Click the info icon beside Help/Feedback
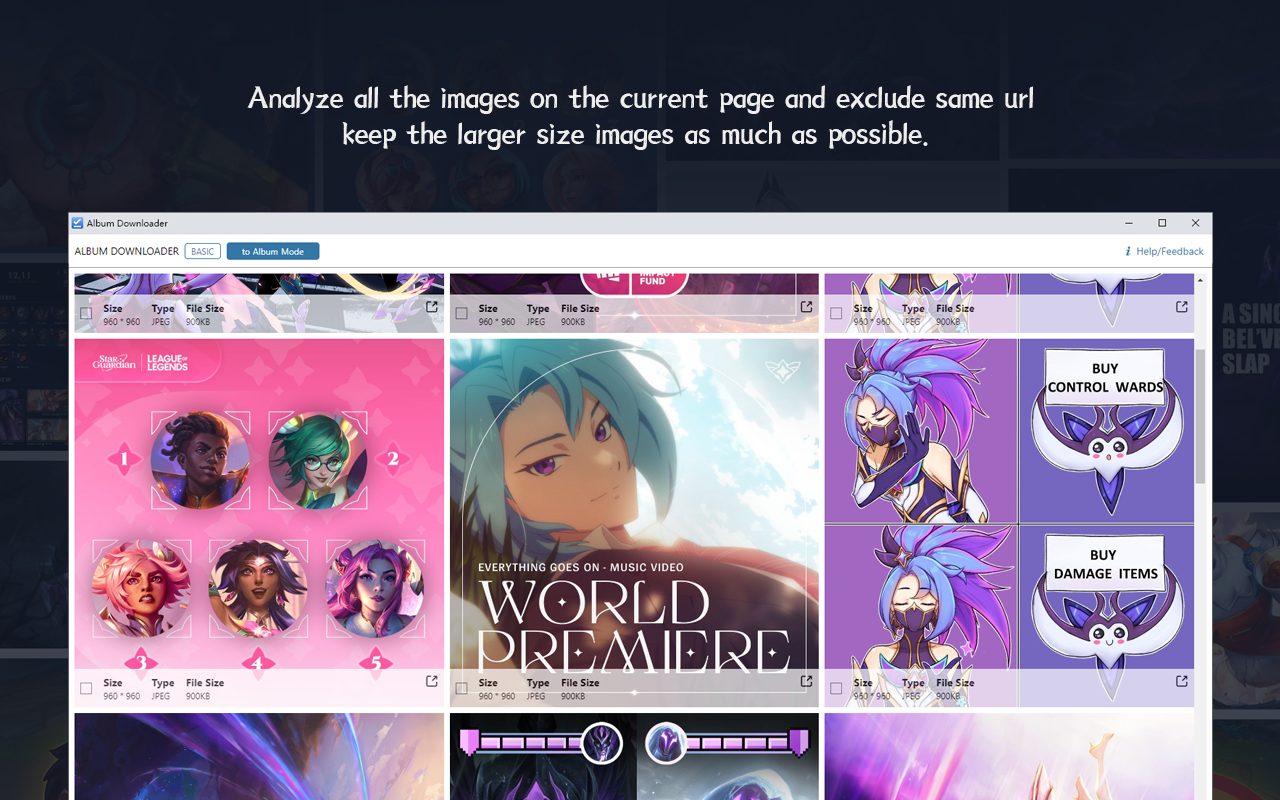Image resolution: width=1280 pixels, height=800 pixels. pyautogui.click(x=1128, y=251)
